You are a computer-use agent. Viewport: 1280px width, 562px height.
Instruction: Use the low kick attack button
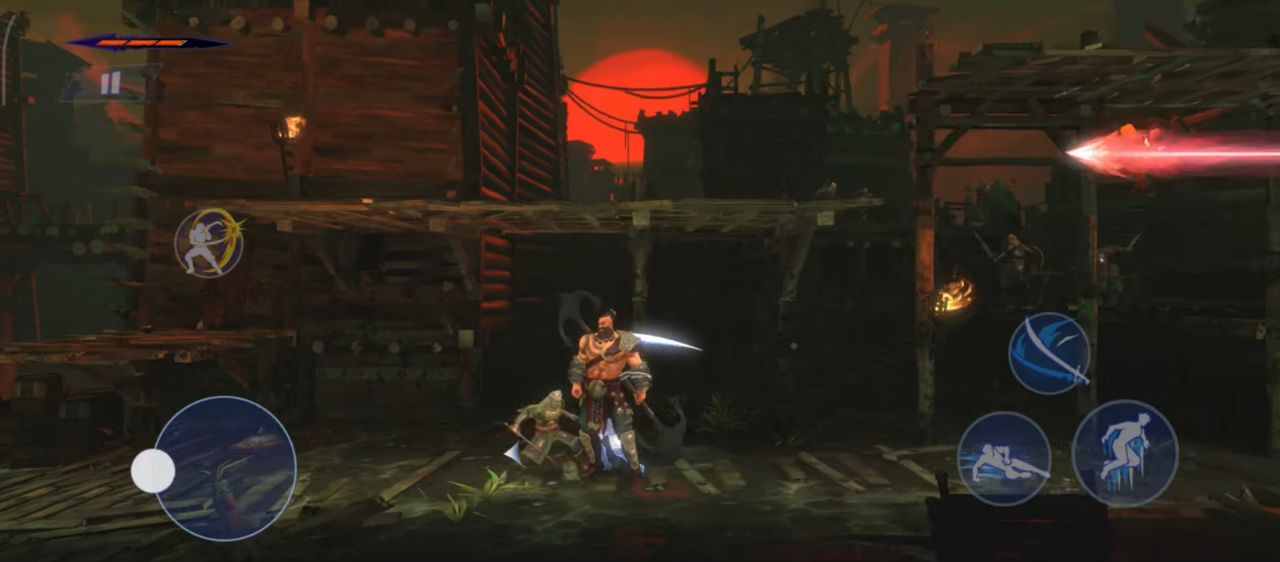coord(1003,459)
